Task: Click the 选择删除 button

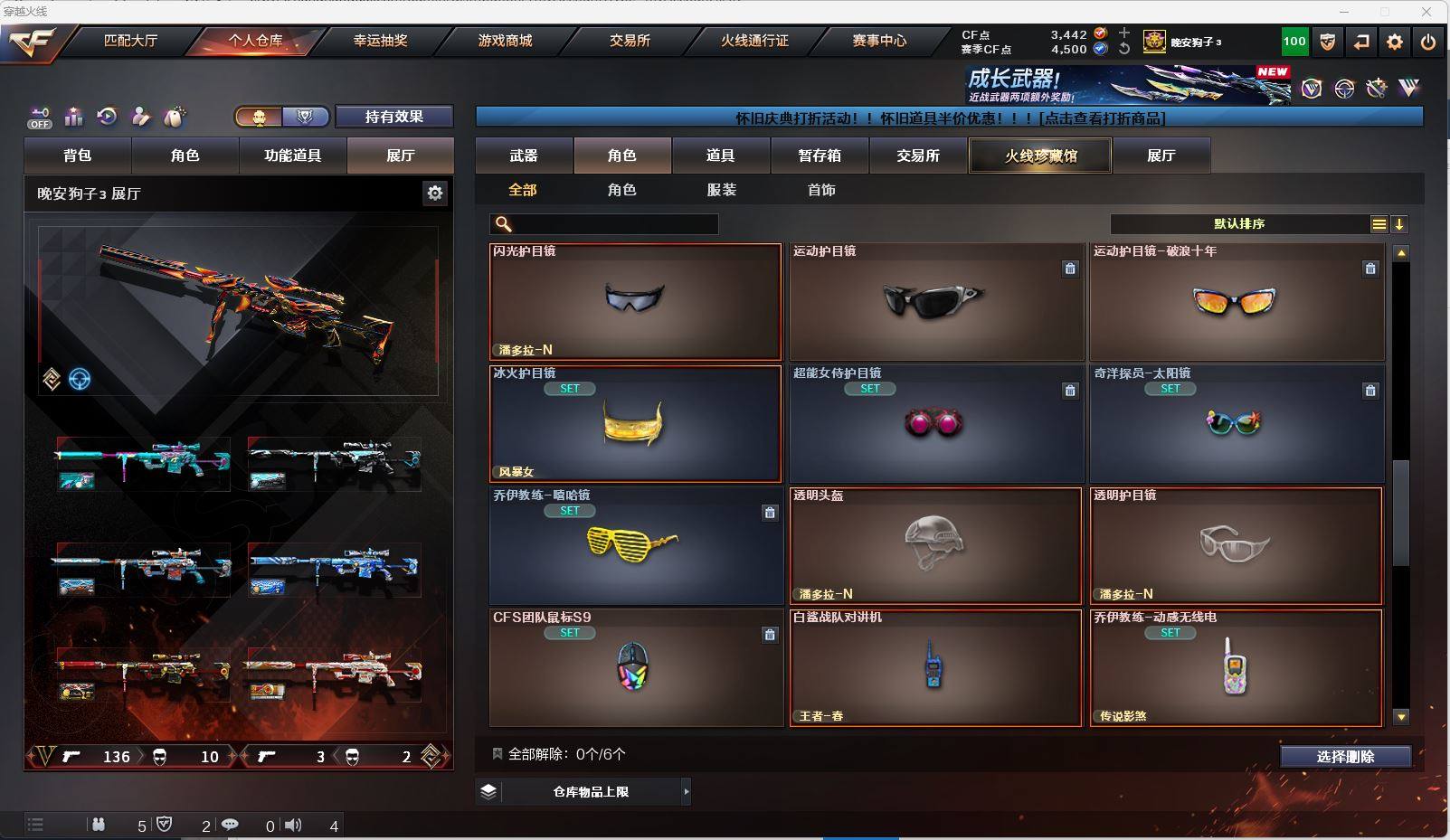Action: click(1345, 757)
